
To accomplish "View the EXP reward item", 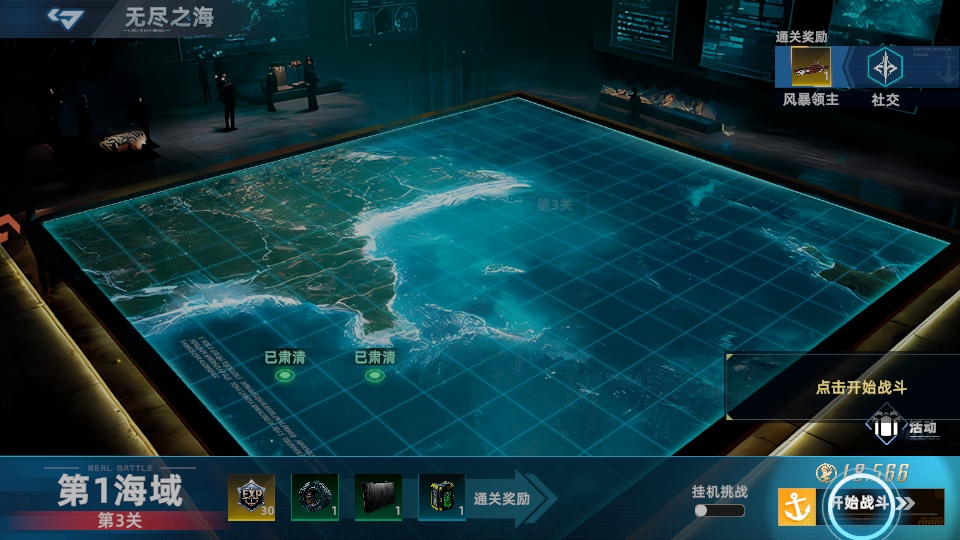I will [251, 497].
